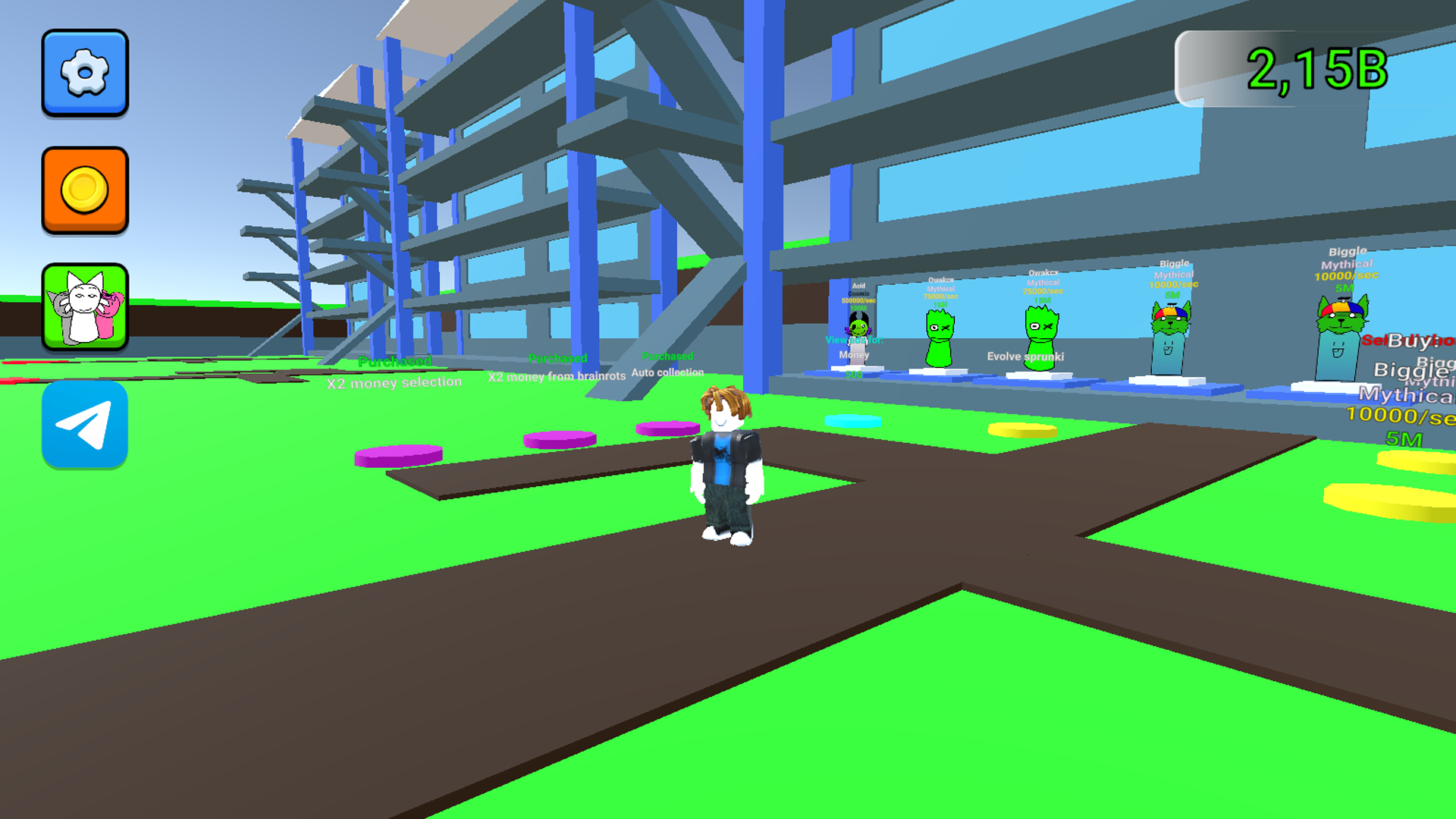Open the gold coin shop icon
The image size is (1456, 819).
(x=84, y=190)
